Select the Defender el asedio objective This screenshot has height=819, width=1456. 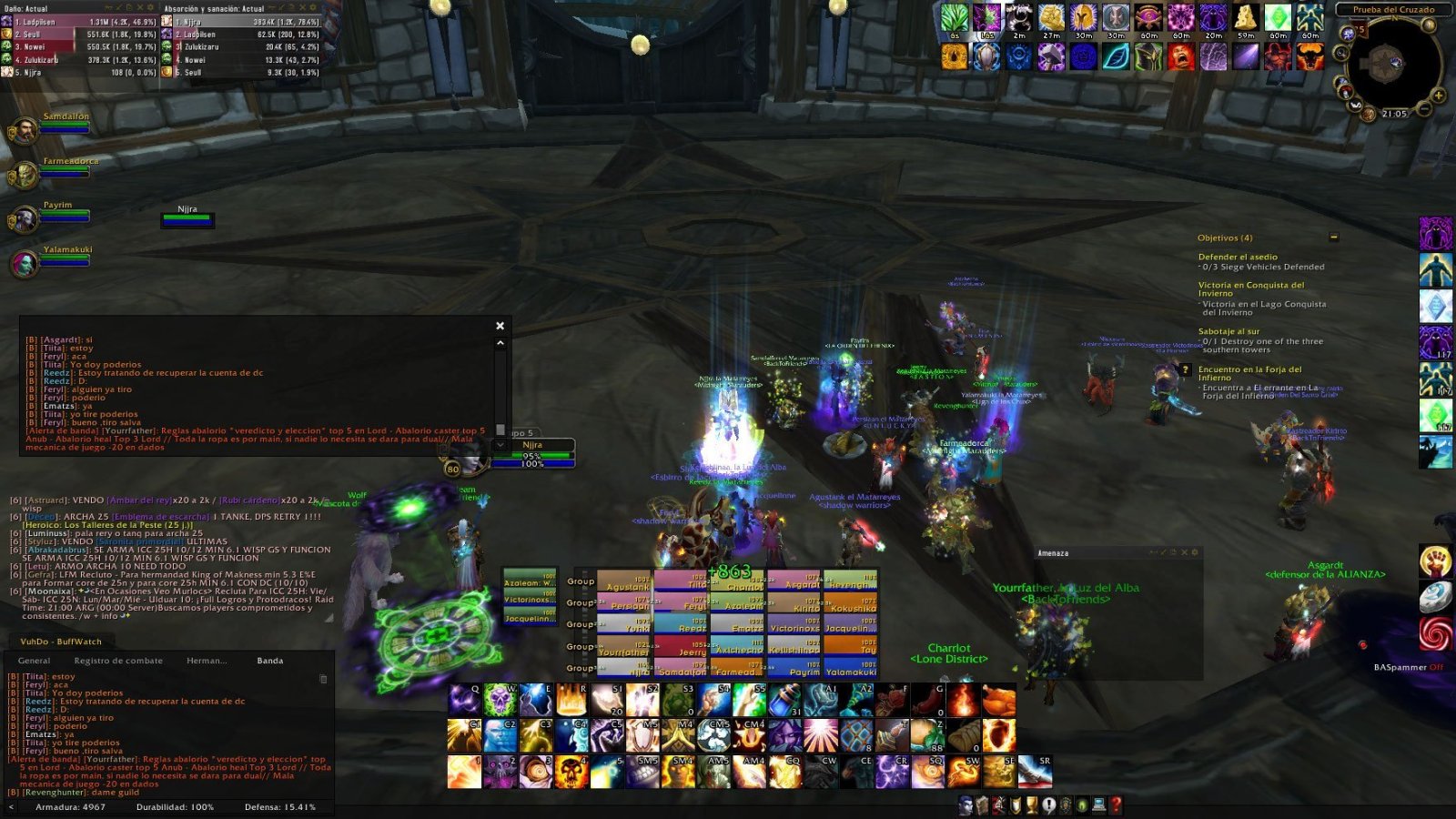pos(1238,258)
